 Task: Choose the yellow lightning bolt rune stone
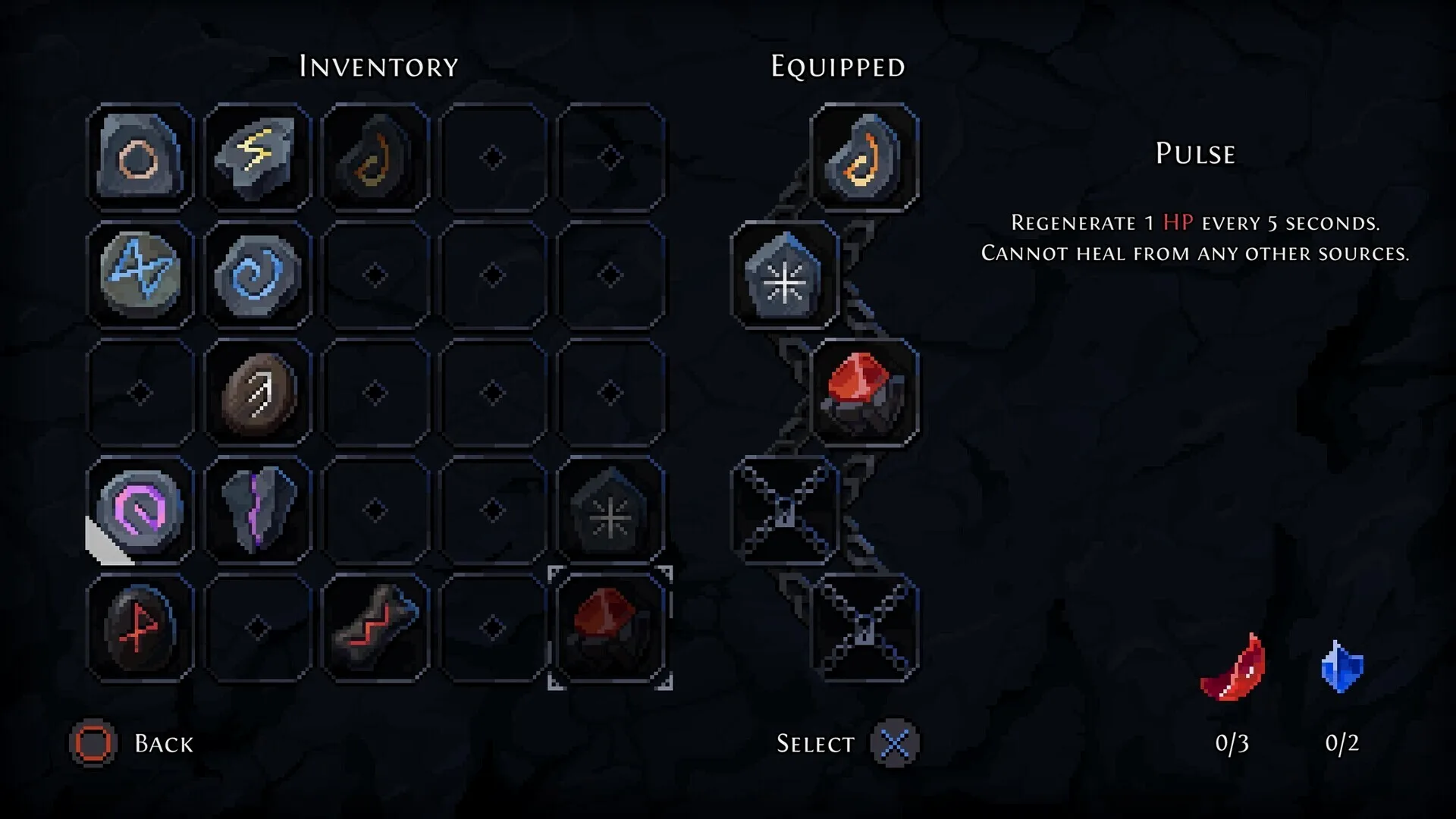[x=258, y=158]
